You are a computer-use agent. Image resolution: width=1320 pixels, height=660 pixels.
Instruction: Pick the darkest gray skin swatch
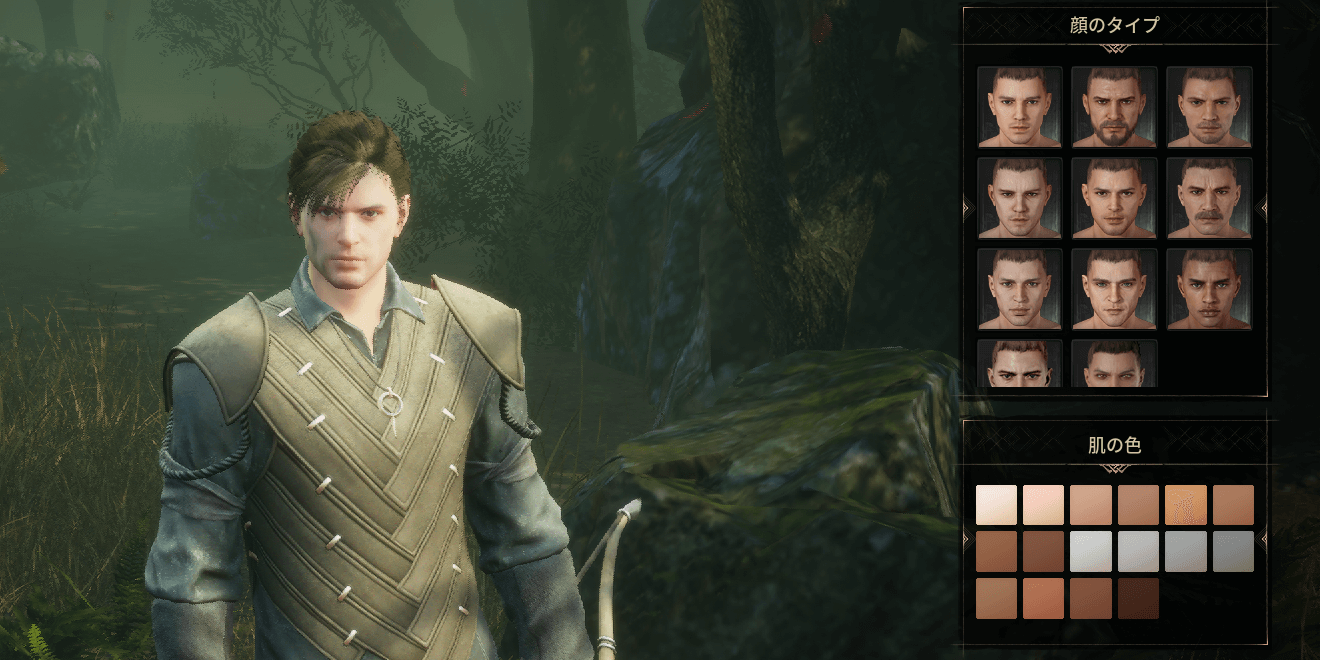click(1232, 551)
